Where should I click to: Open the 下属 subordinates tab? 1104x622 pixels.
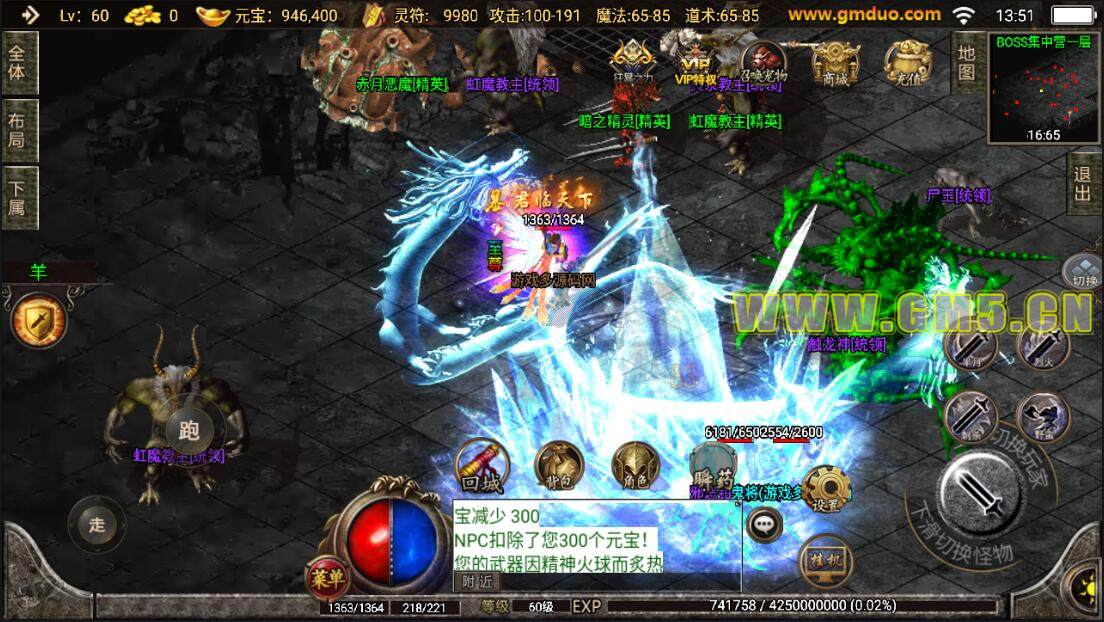point(18,198)
